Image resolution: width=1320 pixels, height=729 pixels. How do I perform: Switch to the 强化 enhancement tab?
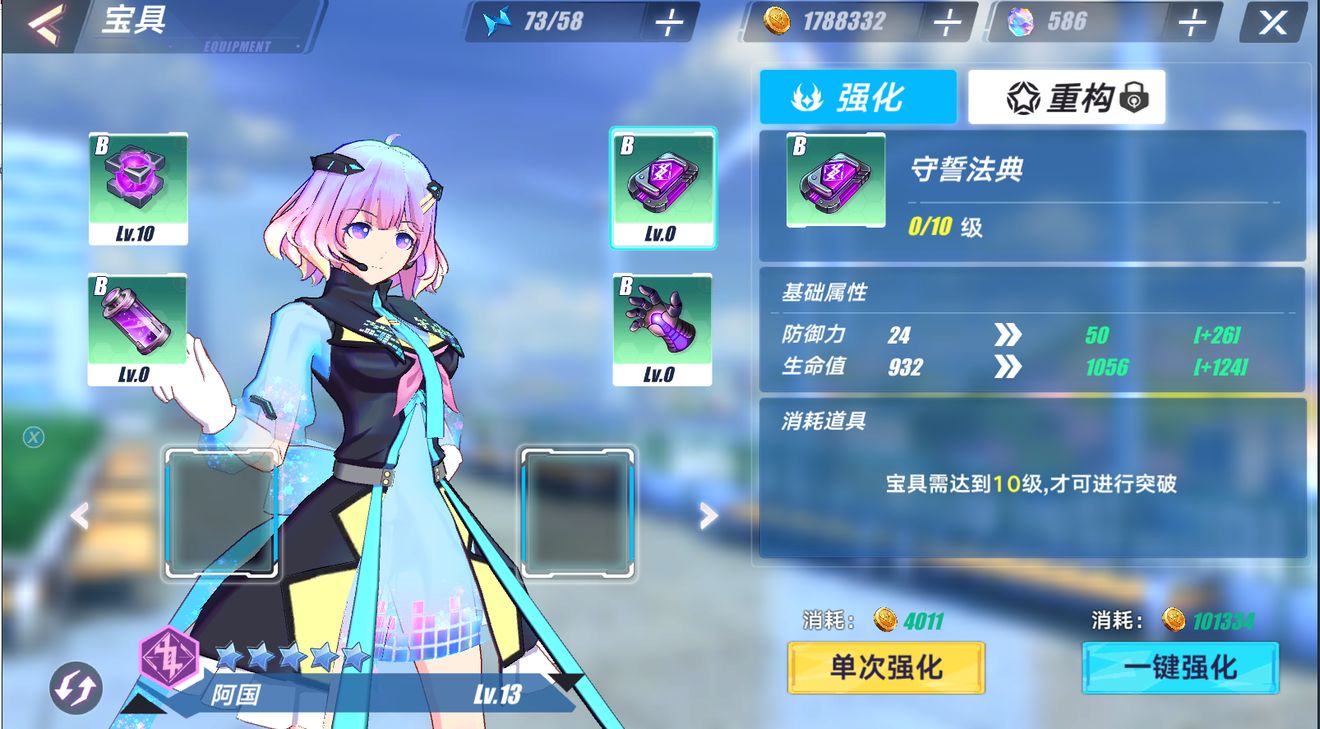pyautogui.click(x=858, y=95)
